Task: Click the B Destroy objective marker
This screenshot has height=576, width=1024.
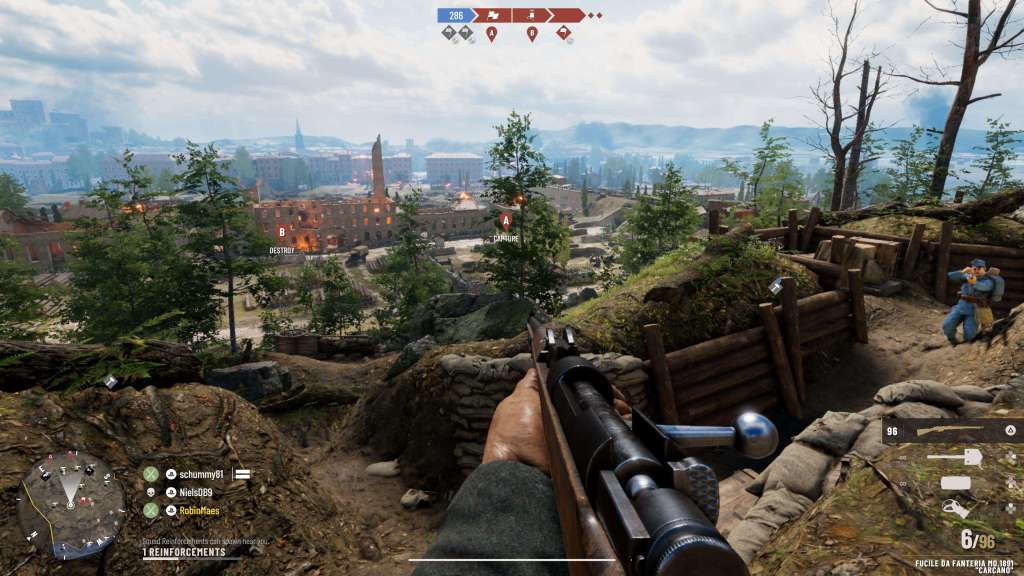Action: pos(281,233)
